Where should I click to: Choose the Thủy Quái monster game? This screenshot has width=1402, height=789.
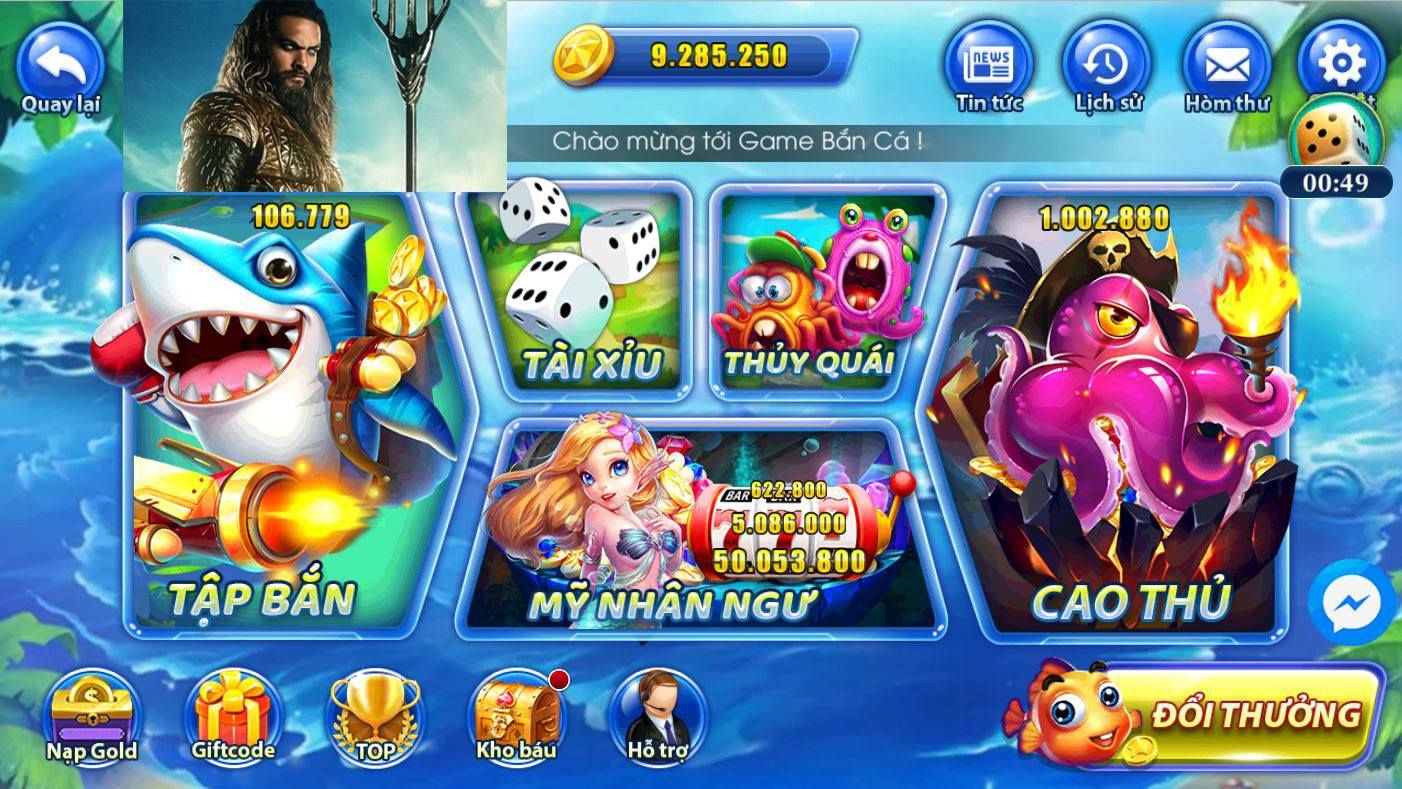tap(822, 290)
